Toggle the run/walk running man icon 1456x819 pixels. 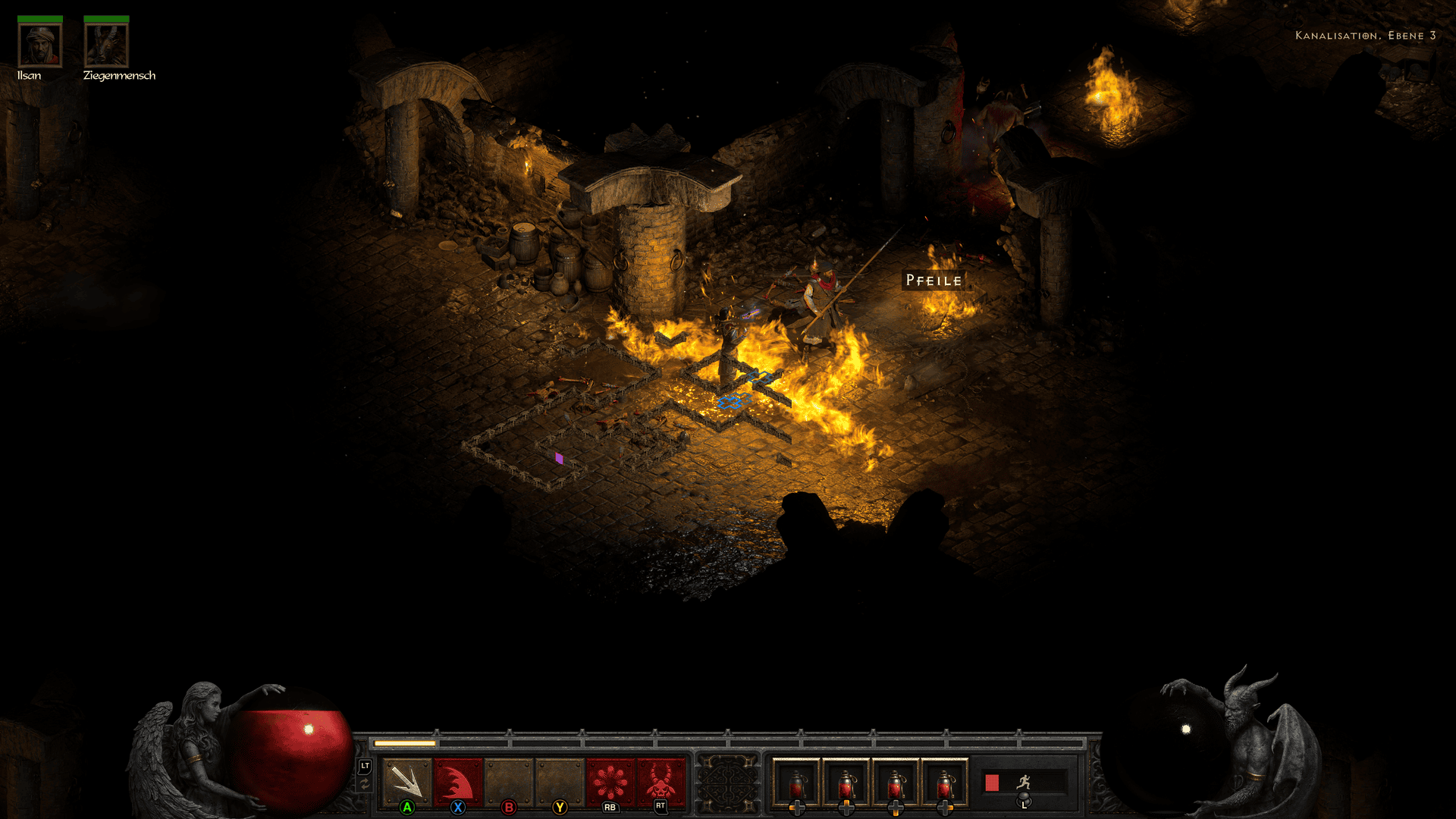1024,782
